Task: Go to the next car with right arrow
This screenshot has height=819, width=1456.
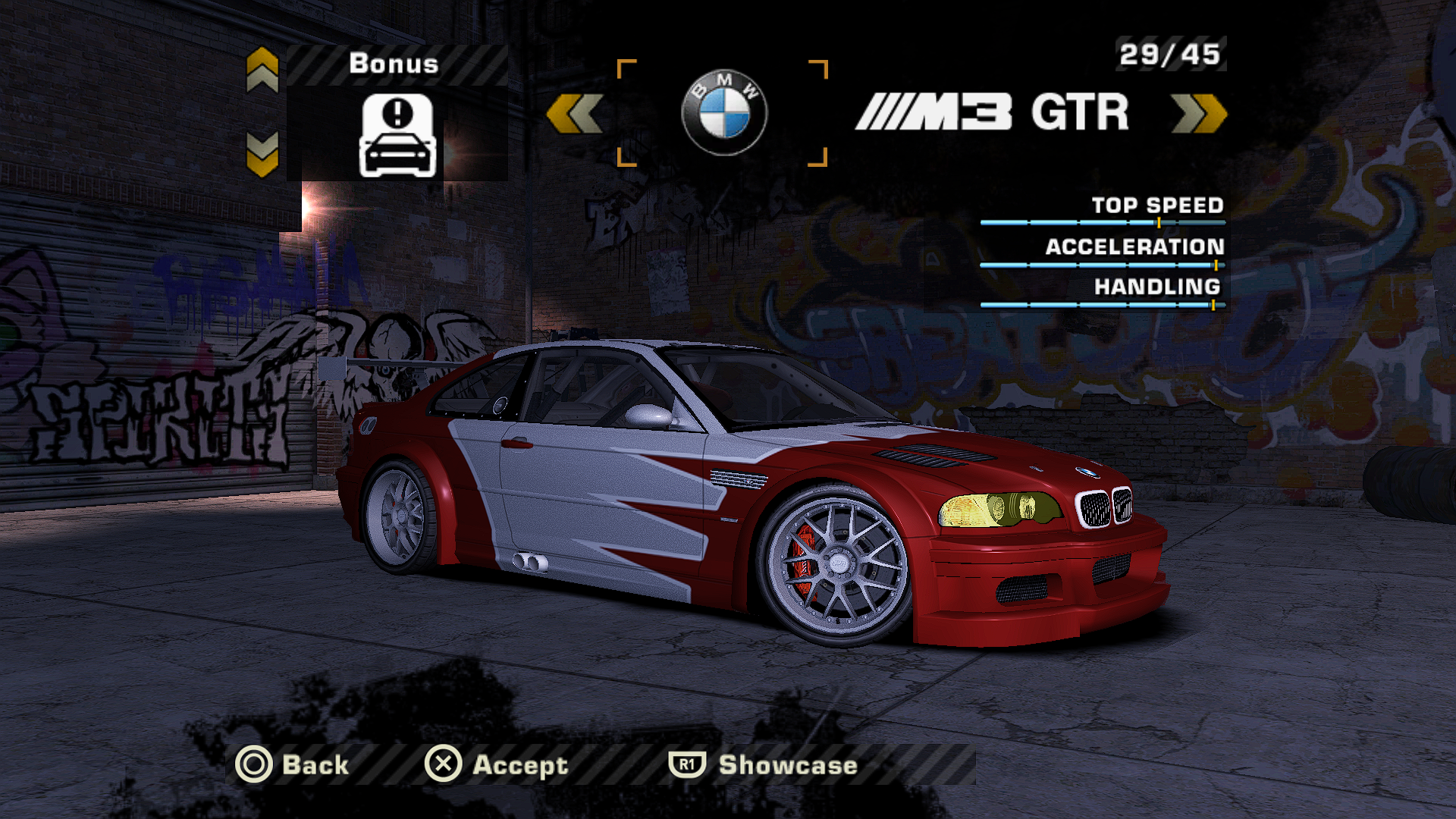Action: 1198,114
